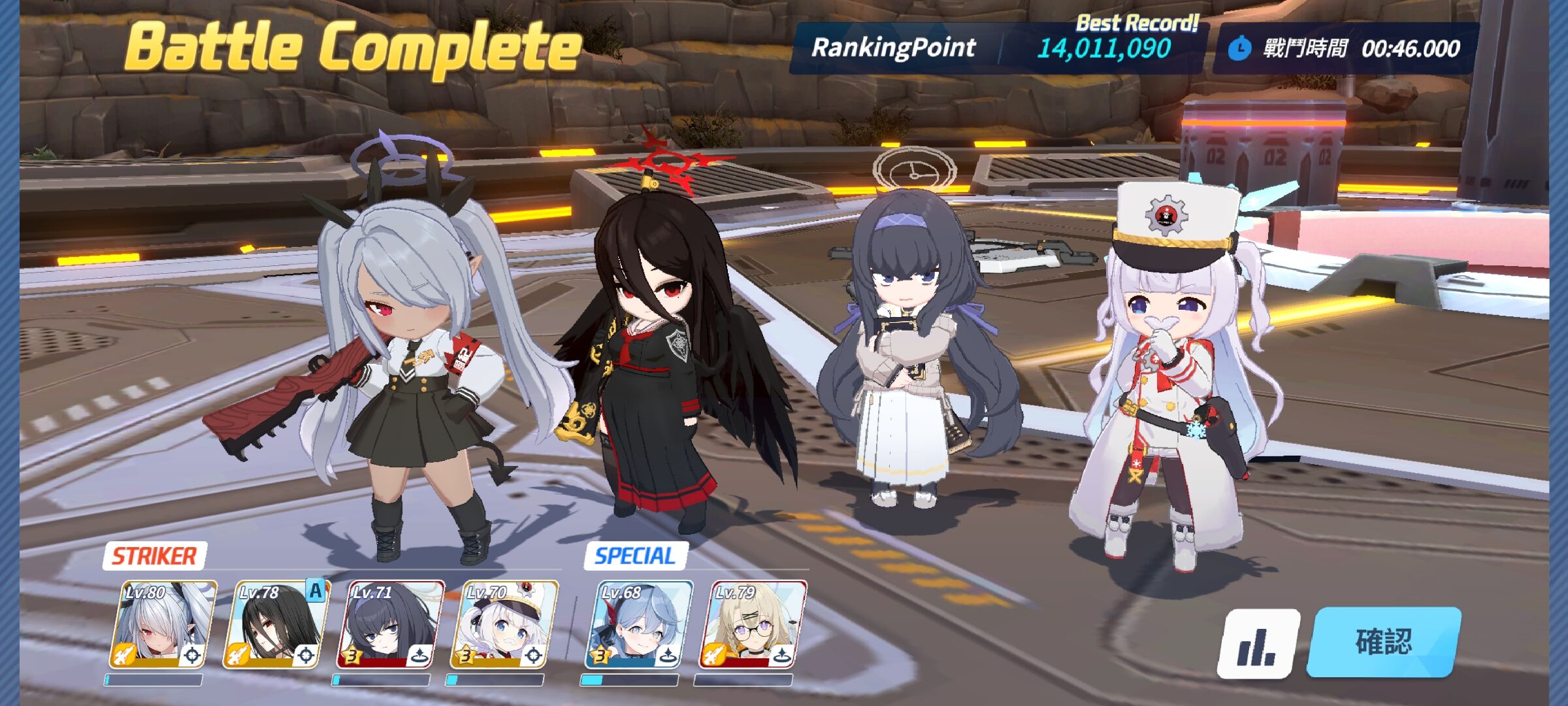Confirm battle results with the 確認 button
The height and width of the screenshot is (706, 1568).
(1384, 641)
